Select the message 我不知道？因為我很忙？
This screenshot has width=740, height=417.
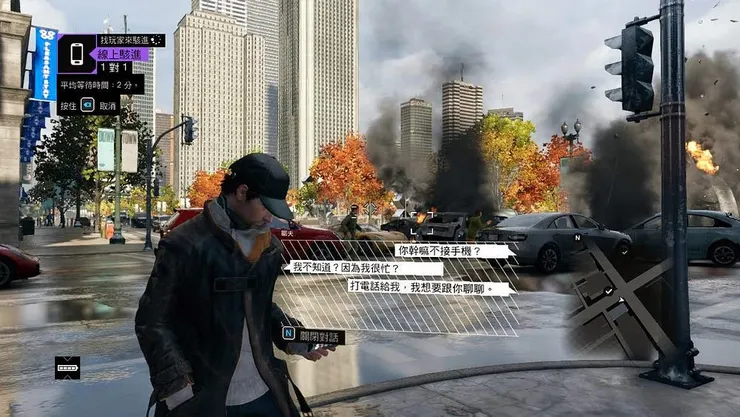tap(365, 268)
